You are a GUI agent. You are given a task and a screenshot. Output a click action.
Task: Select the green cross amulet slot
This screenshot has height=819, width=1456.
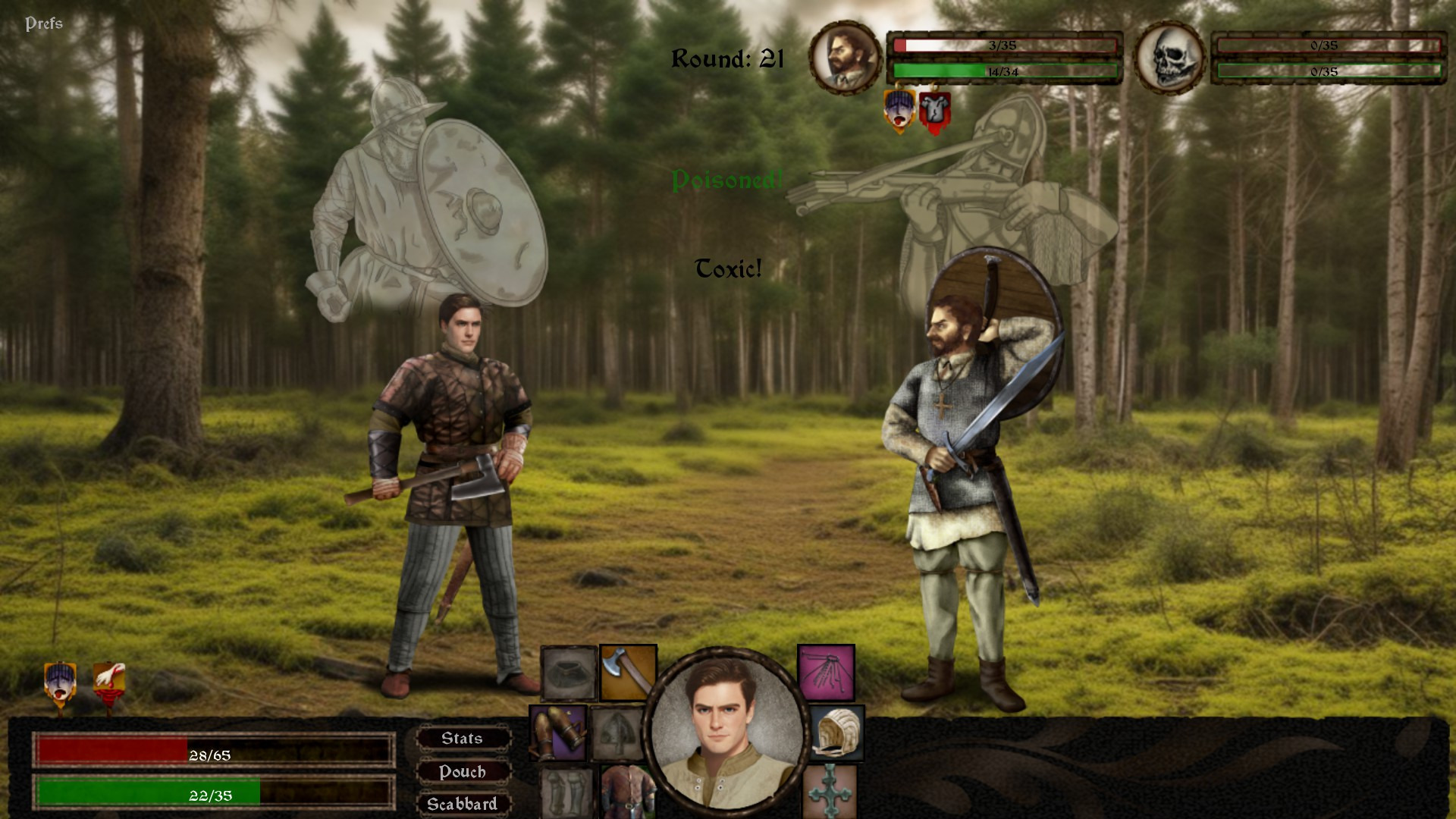830,792
